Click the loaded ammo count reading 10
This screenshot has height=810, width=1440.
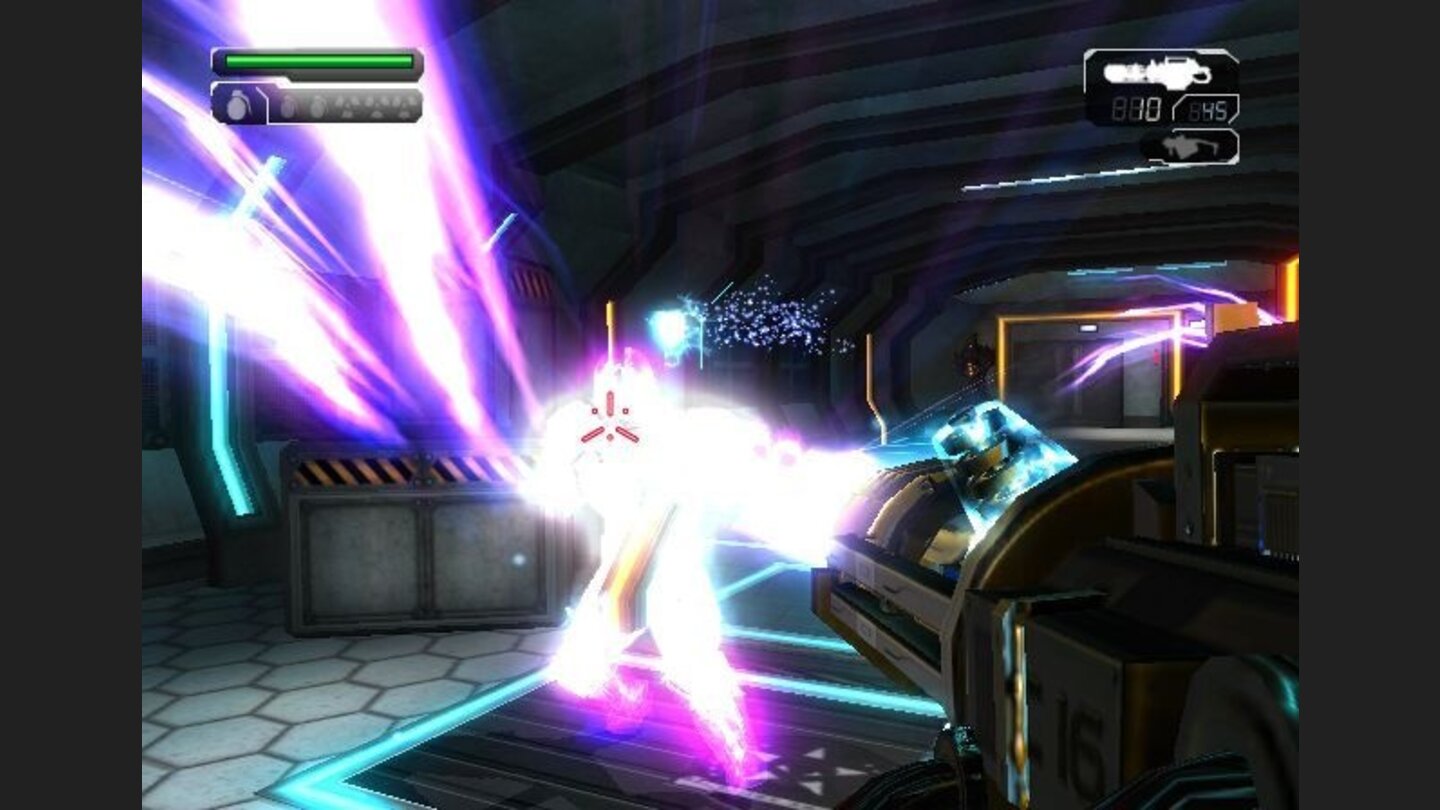coord(1138,110)
